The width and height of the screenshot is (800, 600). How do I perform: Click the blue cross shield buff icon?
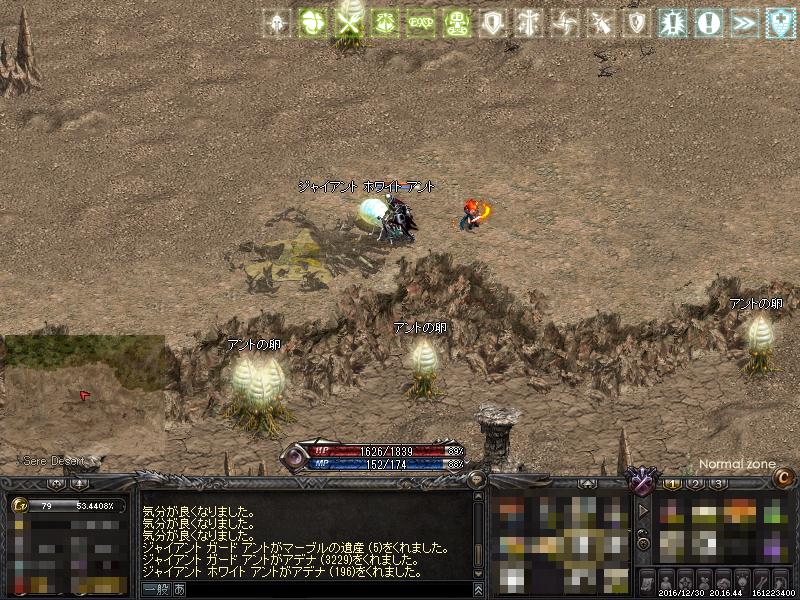779,22
